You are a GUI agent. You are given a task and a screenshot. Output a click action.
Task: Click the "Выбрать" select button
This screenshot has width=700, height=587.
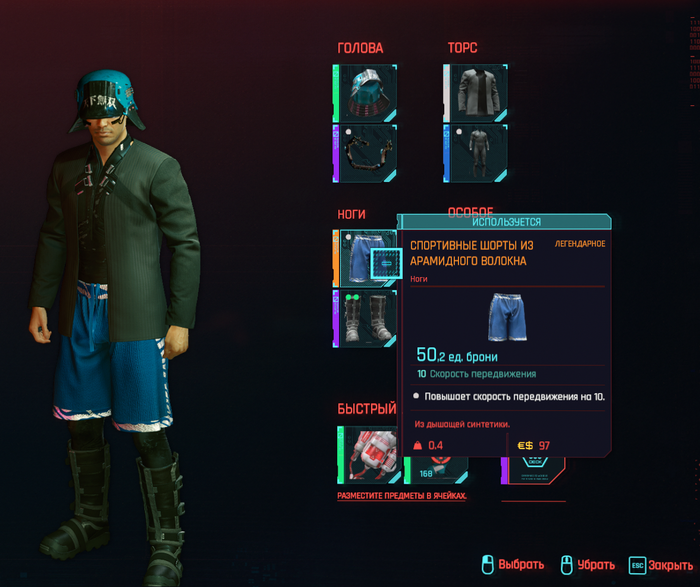[512, 565]
